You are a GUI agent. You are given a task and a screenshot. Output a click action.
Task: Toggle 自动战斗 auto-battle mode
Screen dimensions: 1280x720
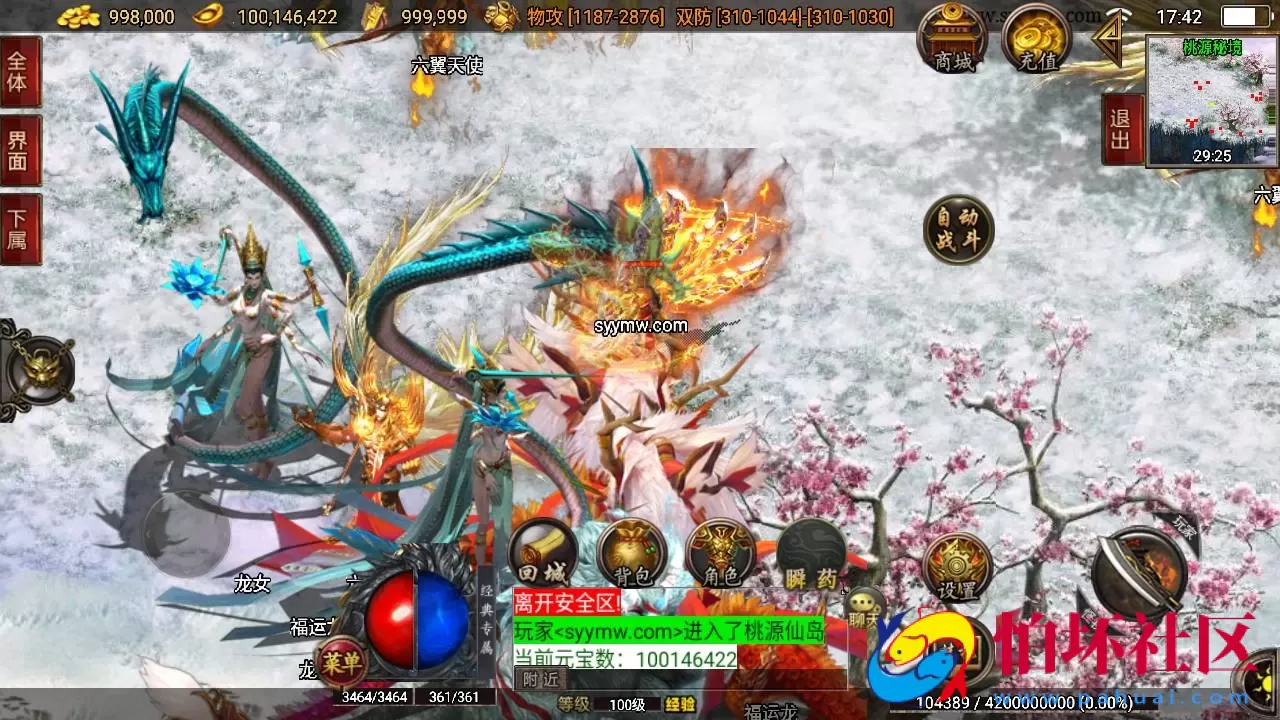pyautogui.click(x=956, y=227)
